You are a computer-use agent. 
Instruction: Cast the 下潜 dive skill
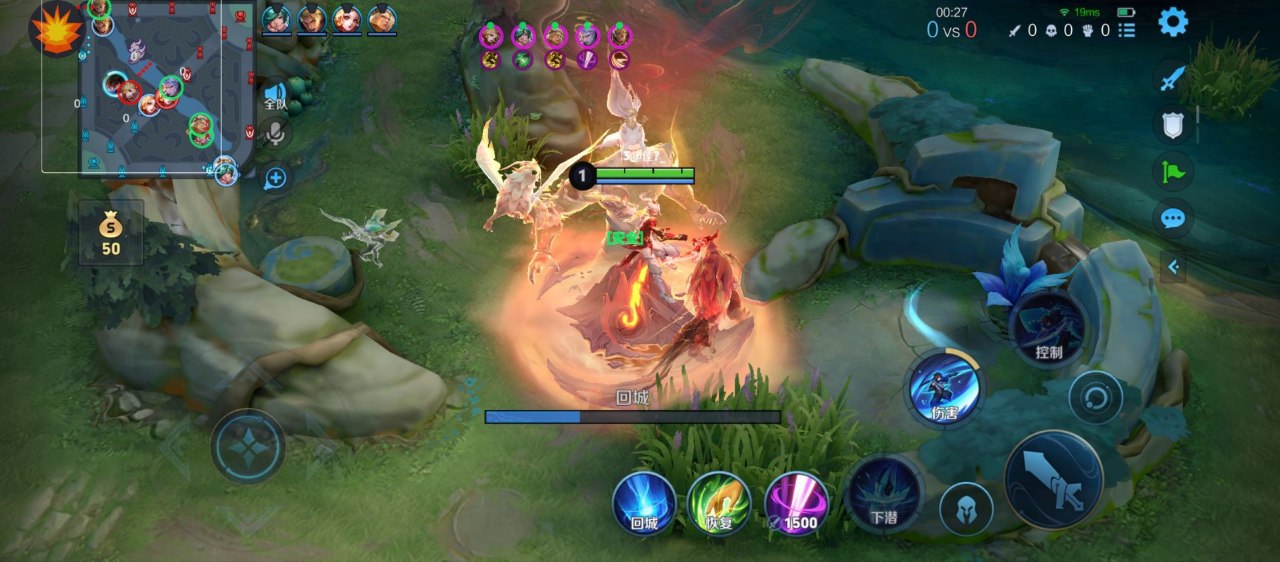[883, 494]
